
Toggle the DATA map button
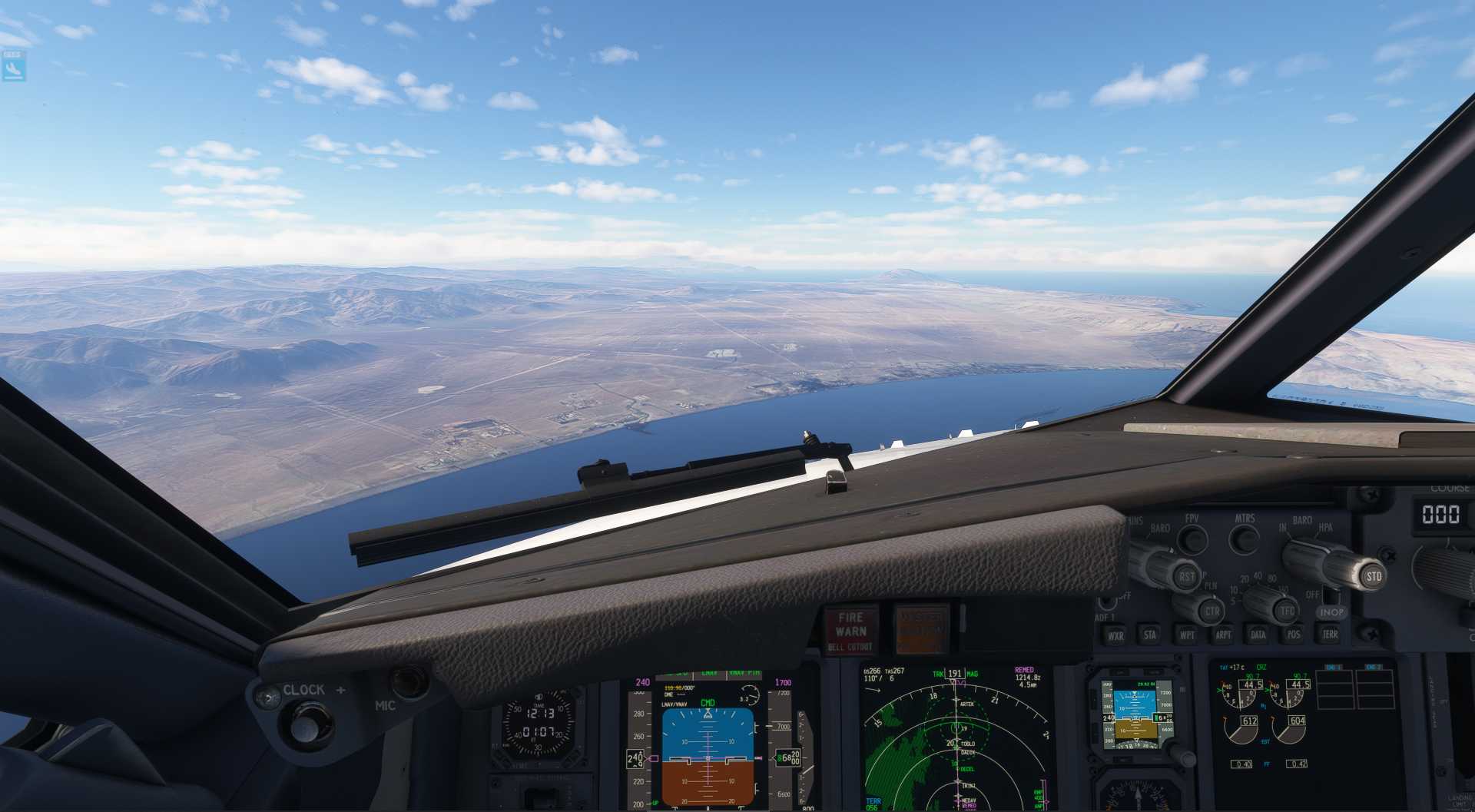[1258, 635]
